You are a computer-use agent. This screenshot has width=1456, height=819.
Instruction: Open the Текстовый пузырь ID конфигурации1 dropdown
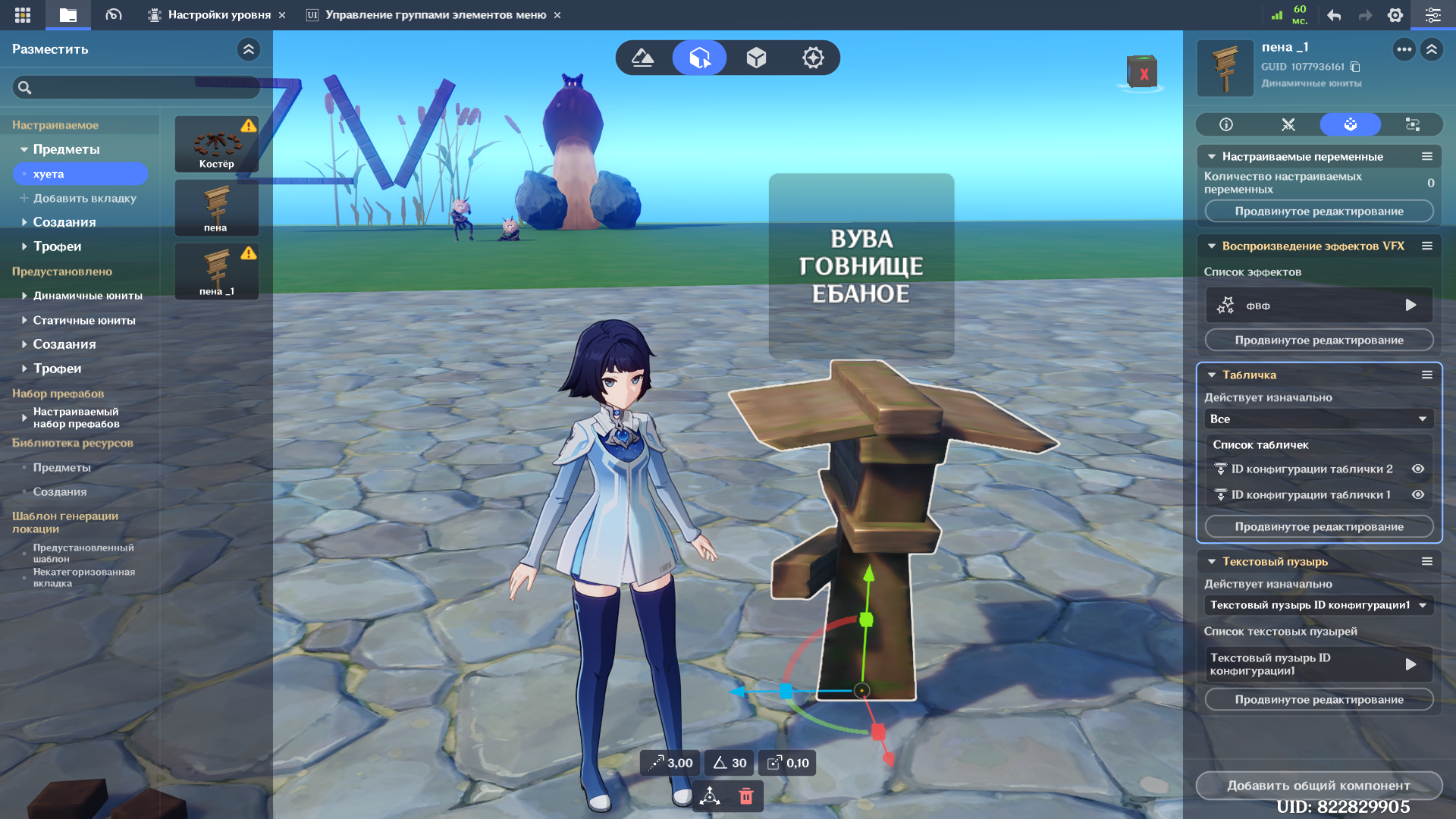point(1319,605)
